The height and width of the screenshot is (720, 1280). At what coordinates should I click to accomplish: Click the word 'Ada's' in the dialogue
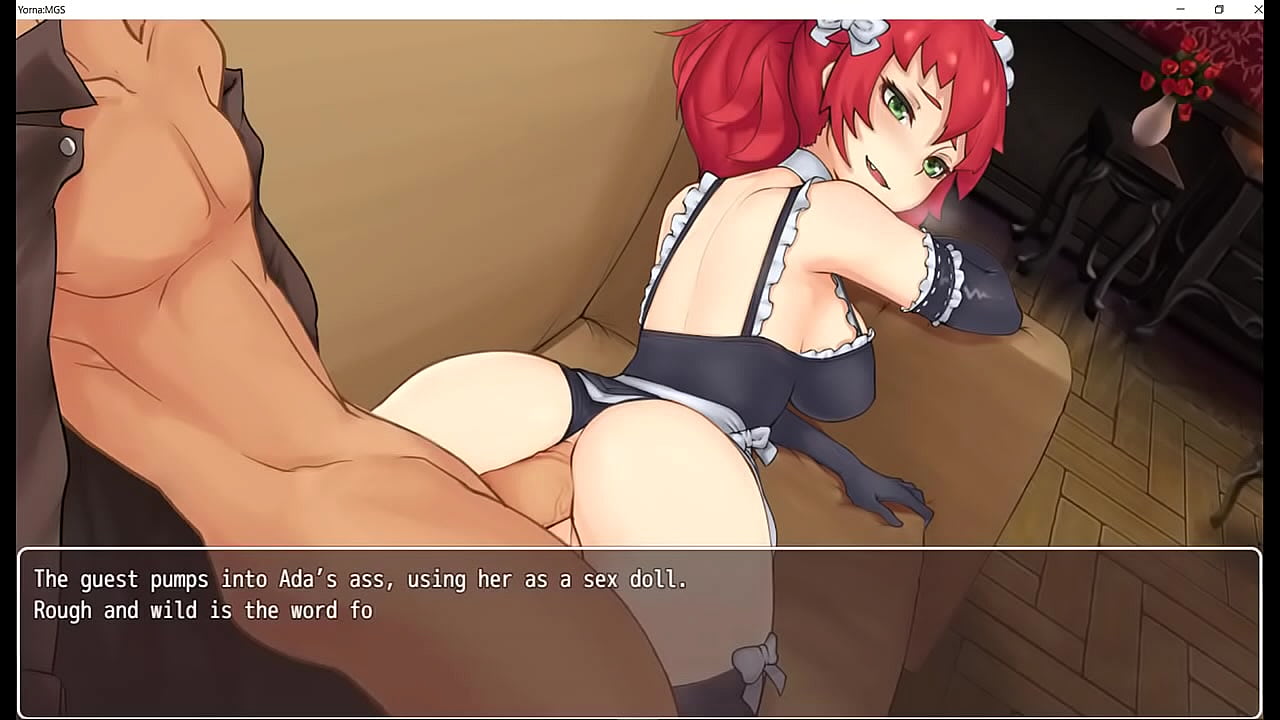pyautogui.click(x=310, y=578)
